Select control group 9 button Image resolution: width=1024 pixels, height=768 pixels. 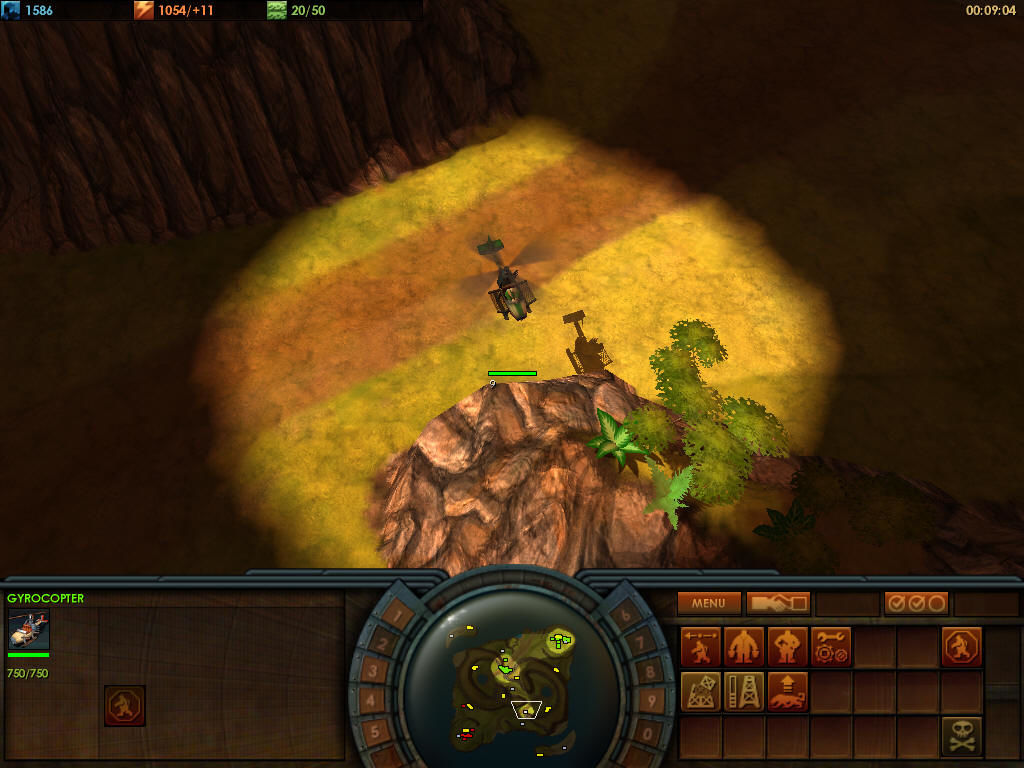click(650, 703)
